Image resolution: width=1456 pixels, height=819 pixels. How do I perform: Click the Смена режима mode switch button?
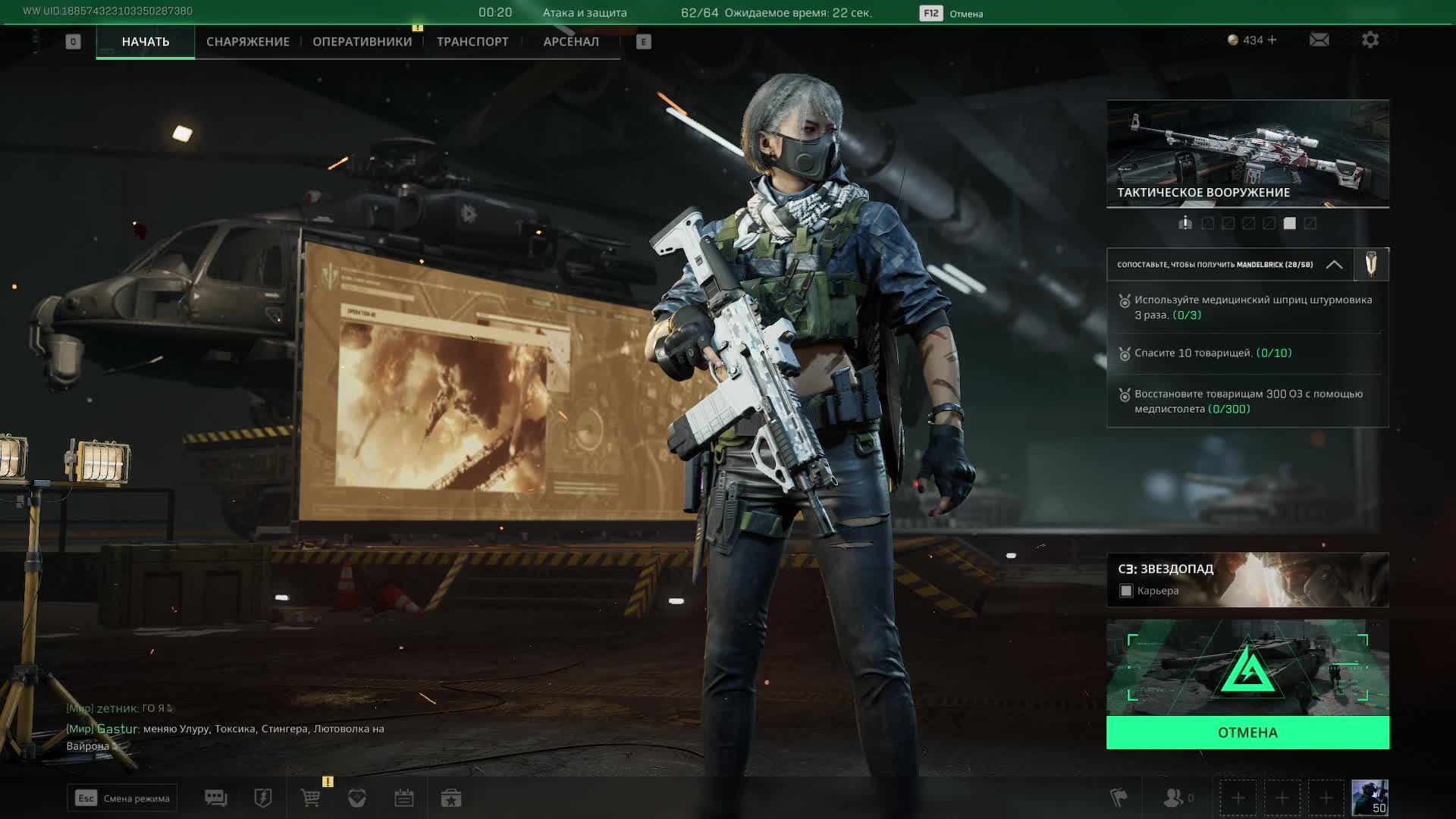click(122, 798)
